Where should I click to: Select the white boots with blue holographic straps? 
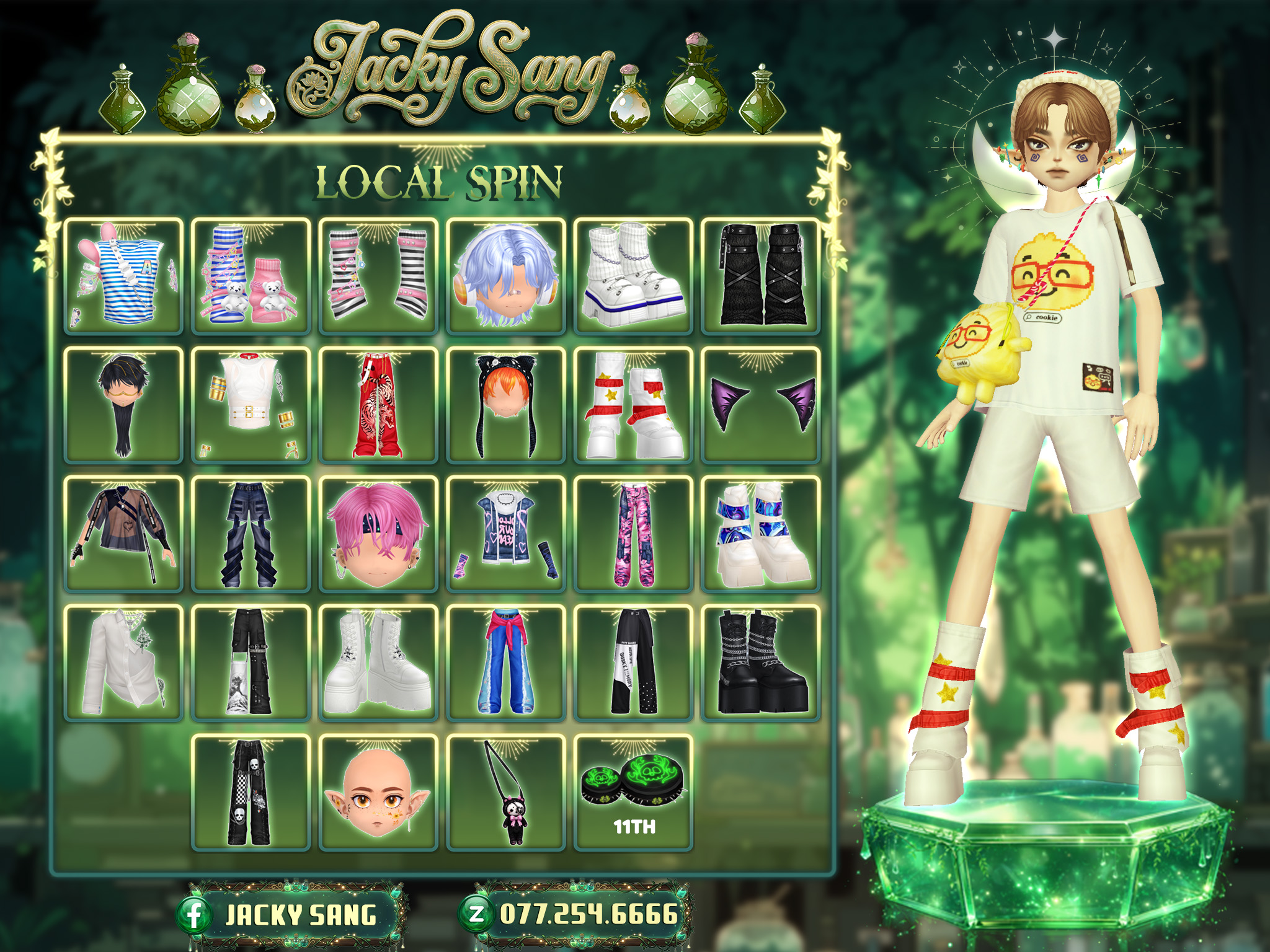761,534
